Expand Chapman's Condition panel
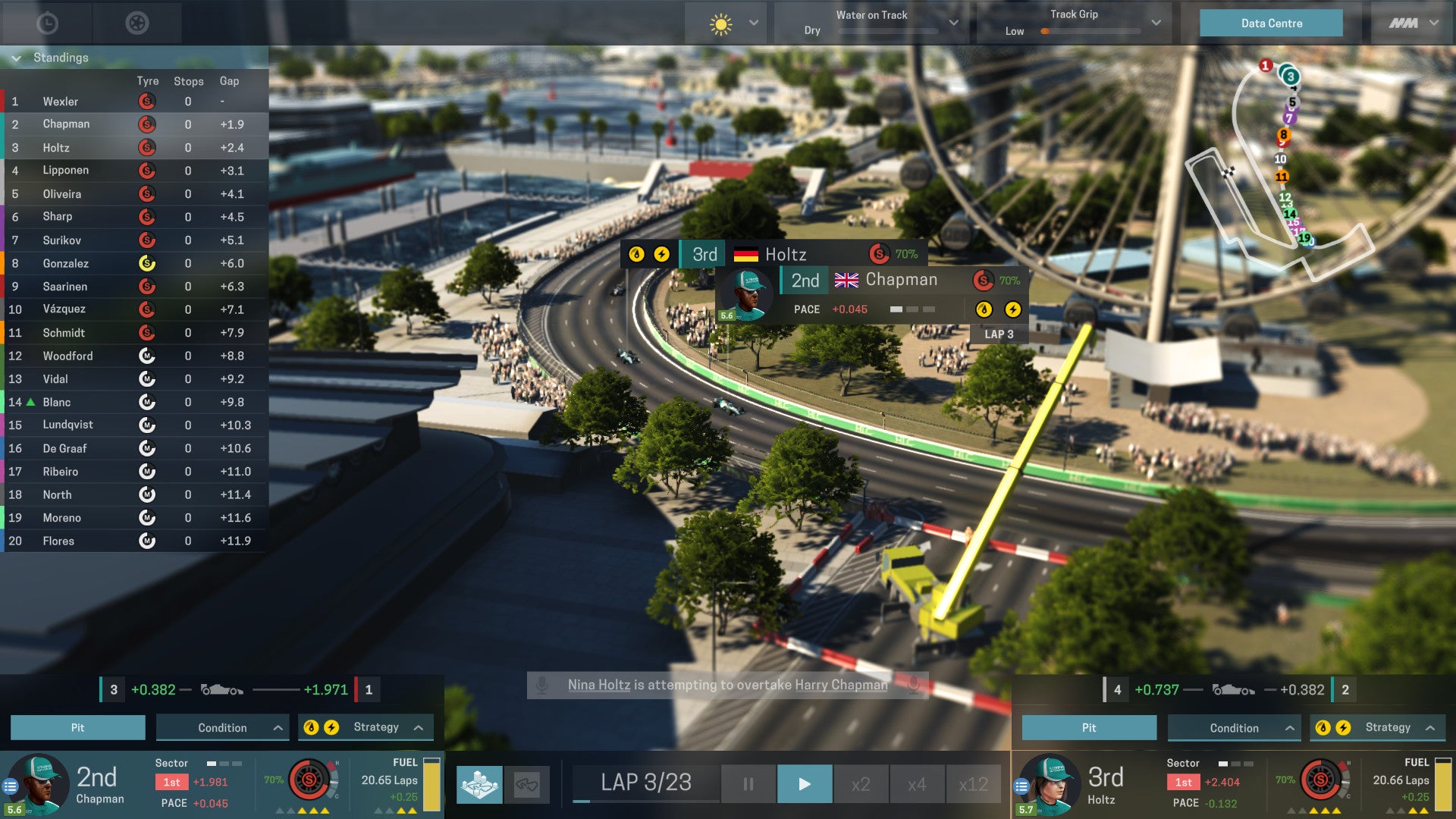Screen dimensions: 1456x819 click(x=221, y=726)
